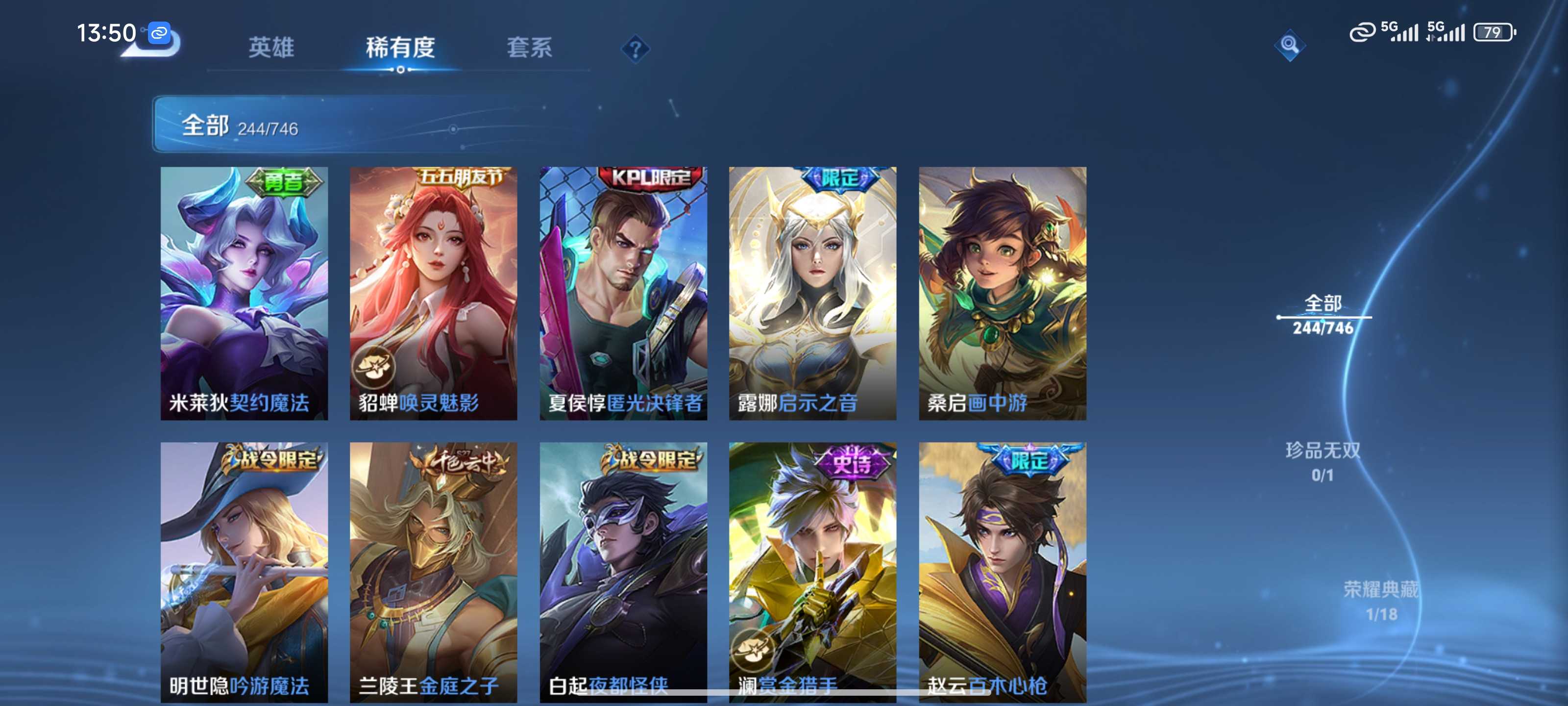The width and height of the screenshot is (1568, 706).
Task: Filter skins by 珍品无双 rarity
Action: (1323, 461)
